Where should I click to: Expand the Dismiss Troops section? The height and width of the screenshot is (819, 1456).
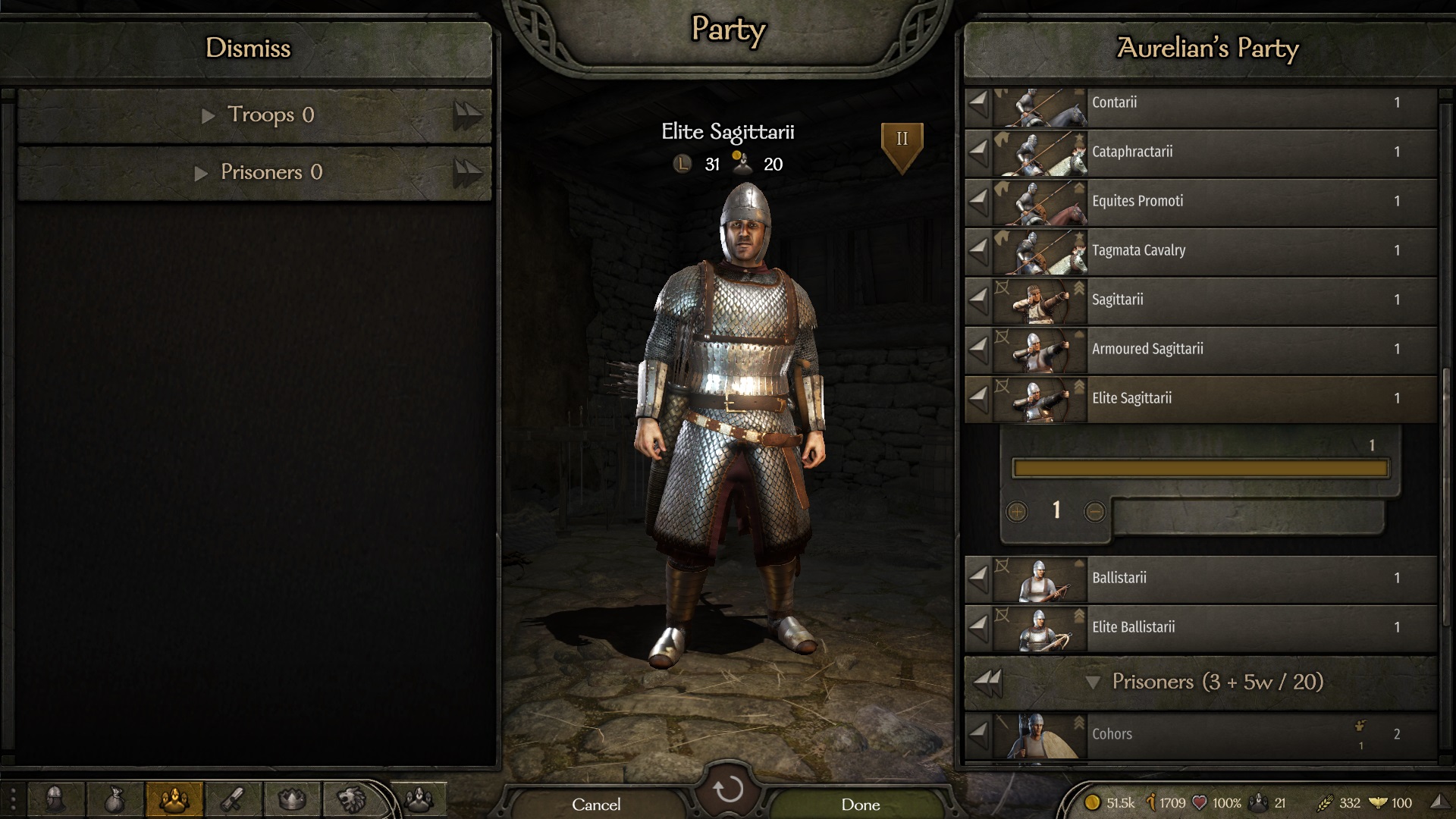258,115
